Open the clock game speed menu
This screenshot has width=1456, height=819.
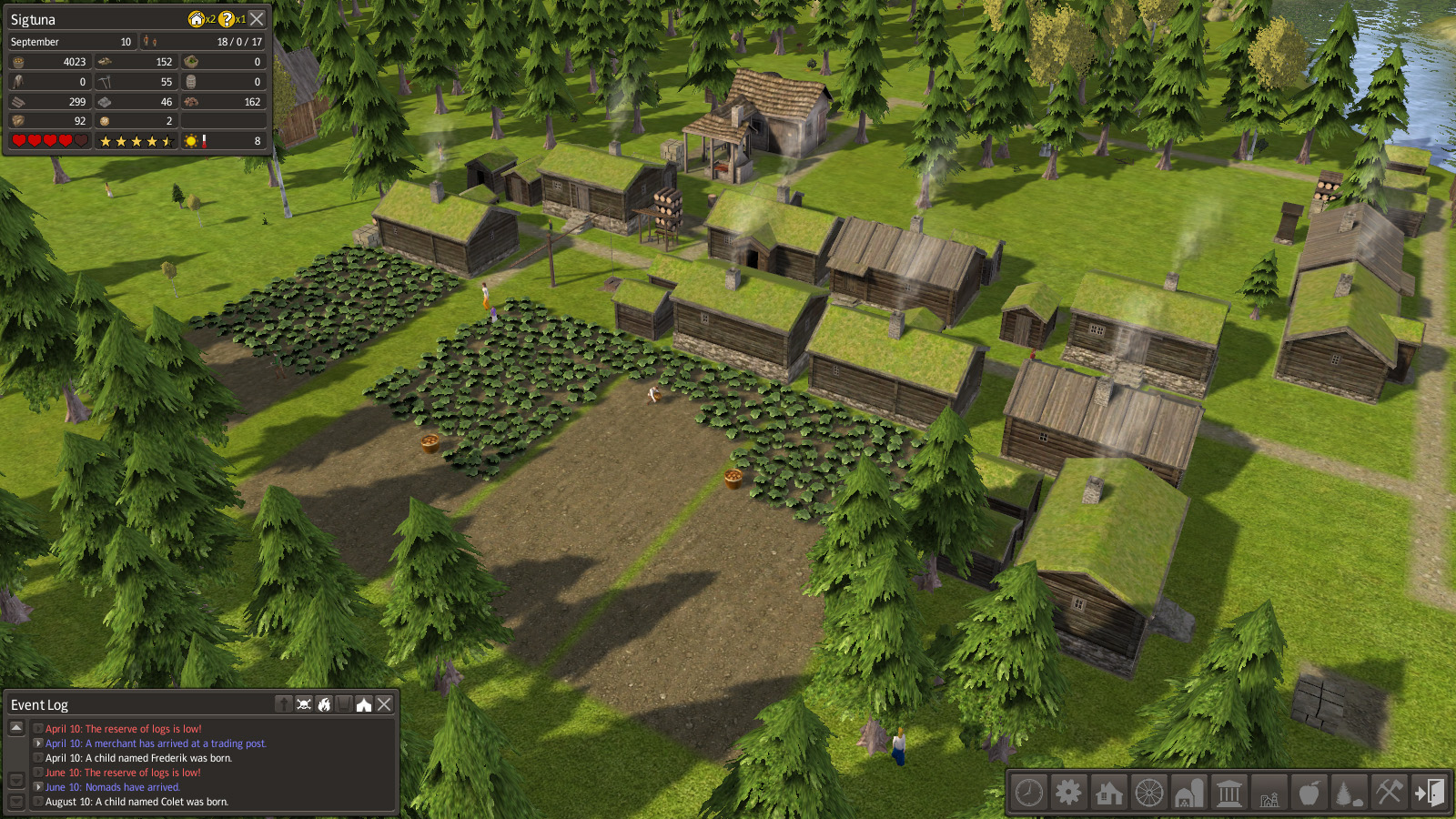[1029, 793]
